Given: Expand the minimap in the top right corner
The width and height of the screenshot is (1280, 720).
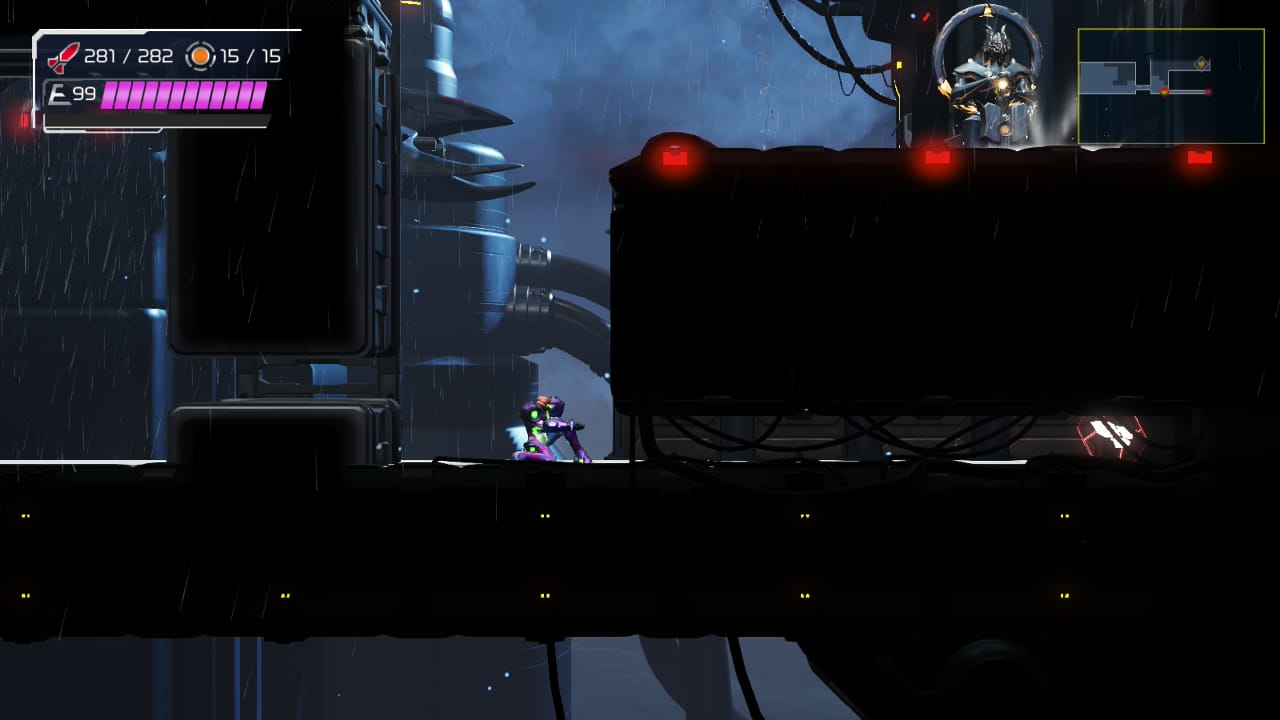Looking at the screenshot, I should point(1171,87).
